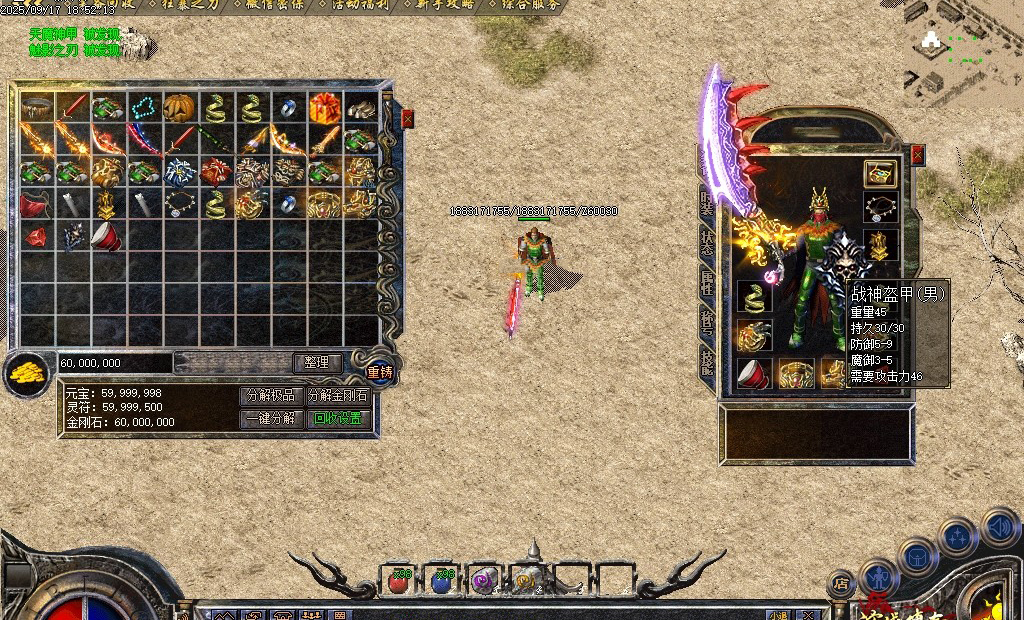Open the green 回收设置 recycle settings
The image size is (1024, 620).
pyautogui.click(x=337, y=418)
